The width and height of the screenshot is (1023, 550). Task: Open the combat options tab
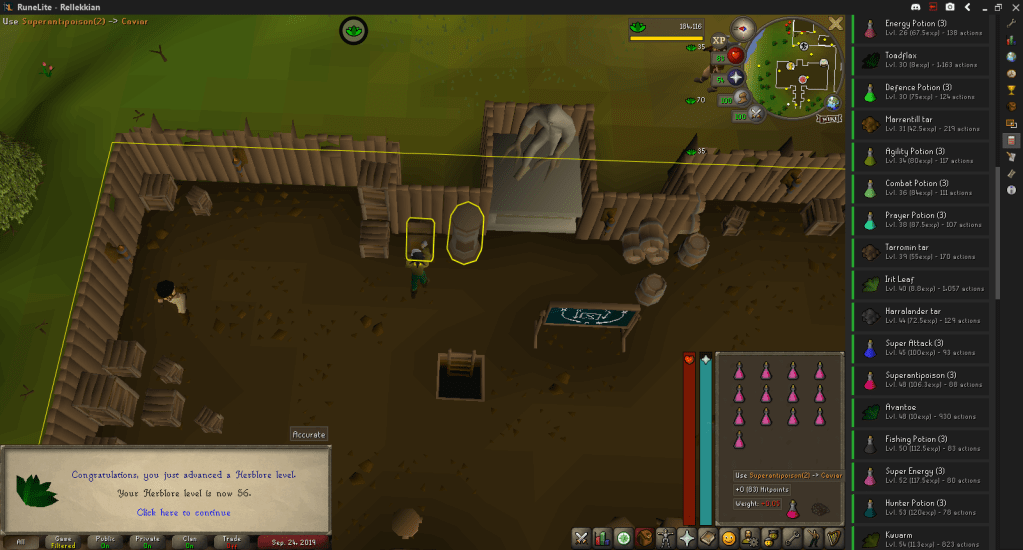click(580, 538)
